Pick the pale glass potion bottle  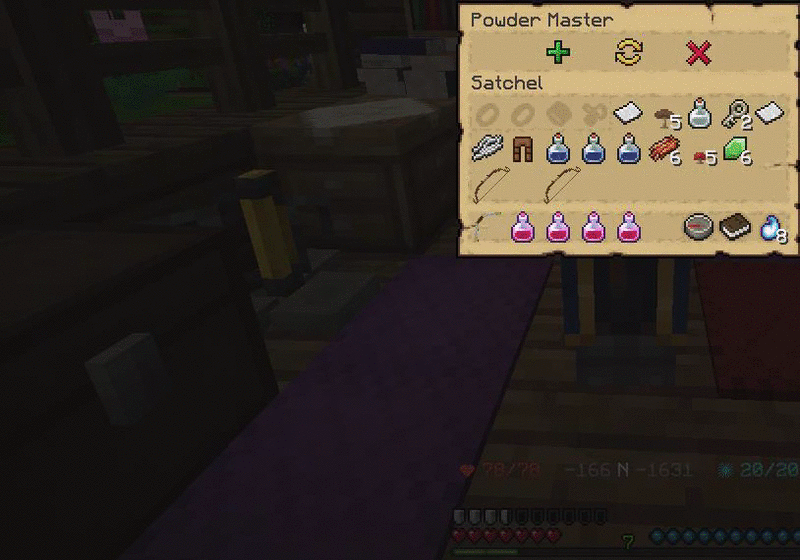click(699, 113)
